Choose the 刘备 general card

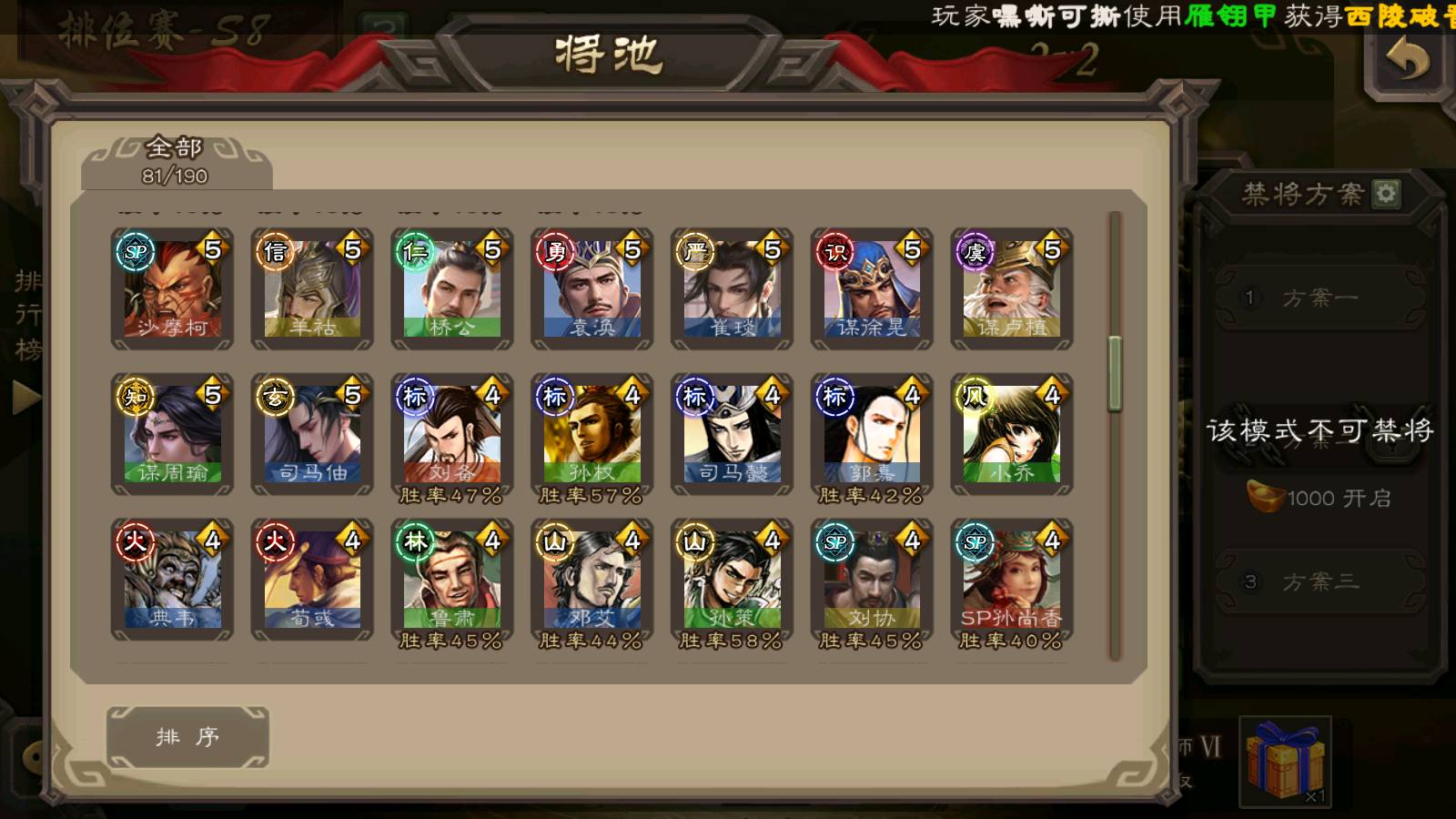click(452, 434)
